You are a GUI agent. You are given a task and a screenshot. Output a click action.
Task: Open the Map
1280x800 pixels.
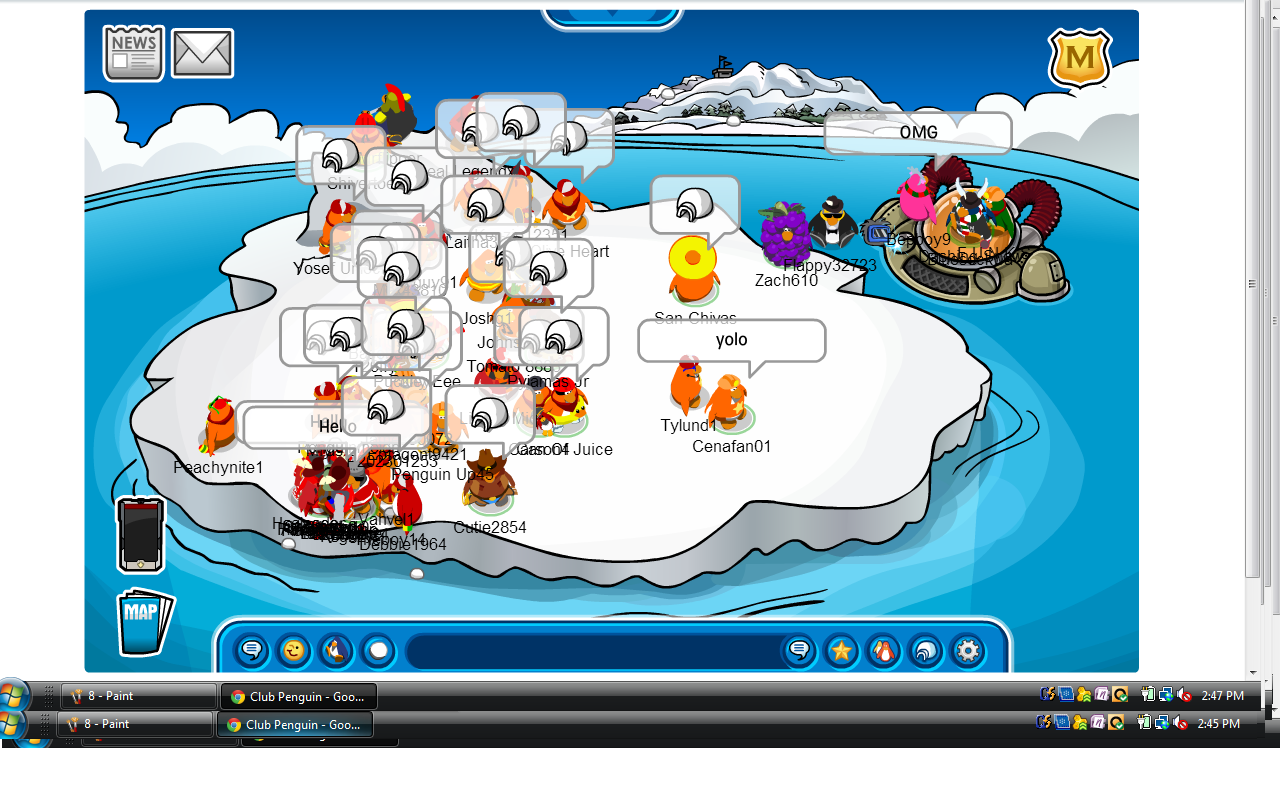(144, 622)
